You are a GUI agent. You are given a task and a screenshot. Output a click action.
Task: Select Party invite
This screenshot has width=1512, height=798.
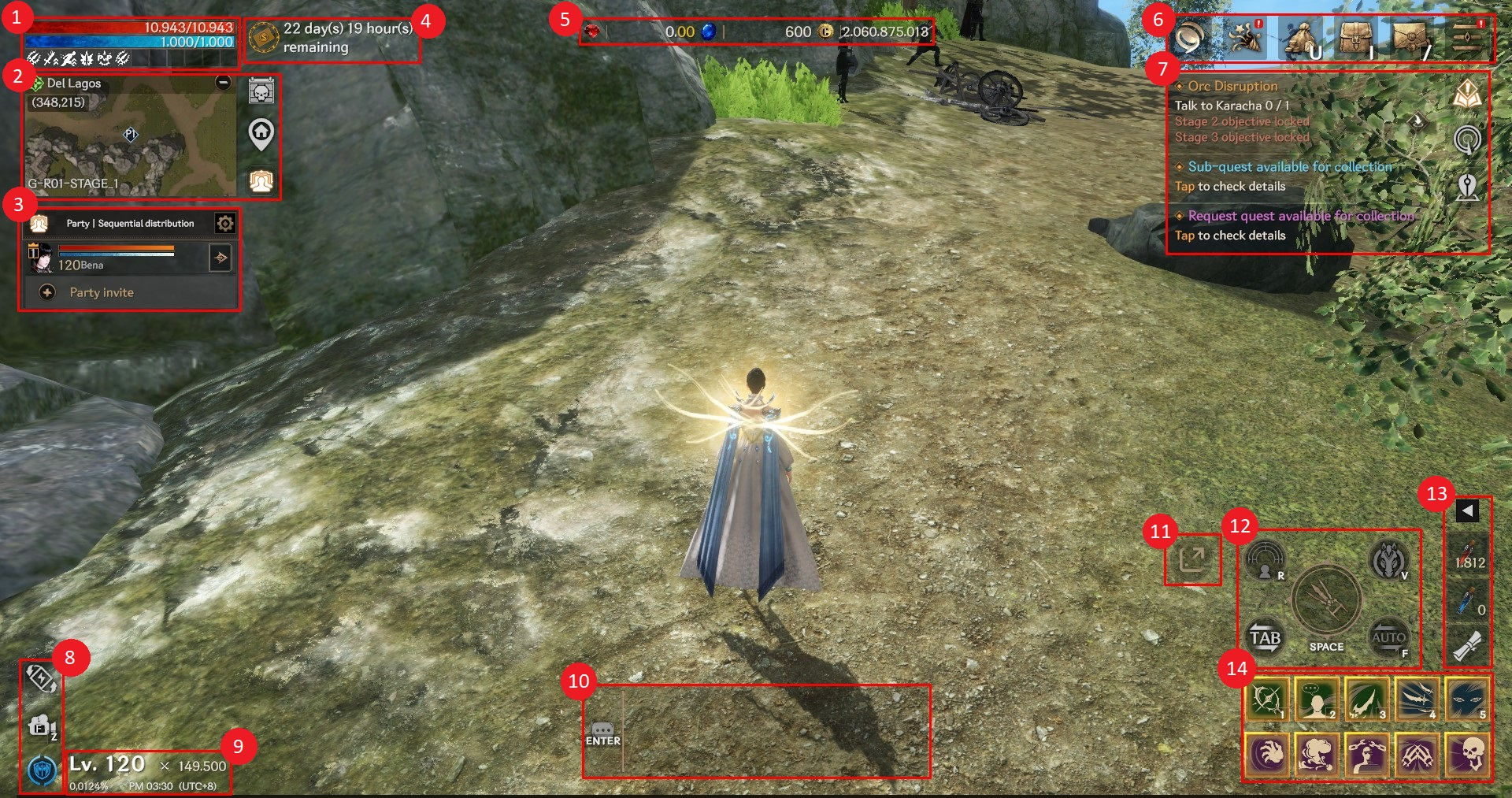(x=101, y=293)
